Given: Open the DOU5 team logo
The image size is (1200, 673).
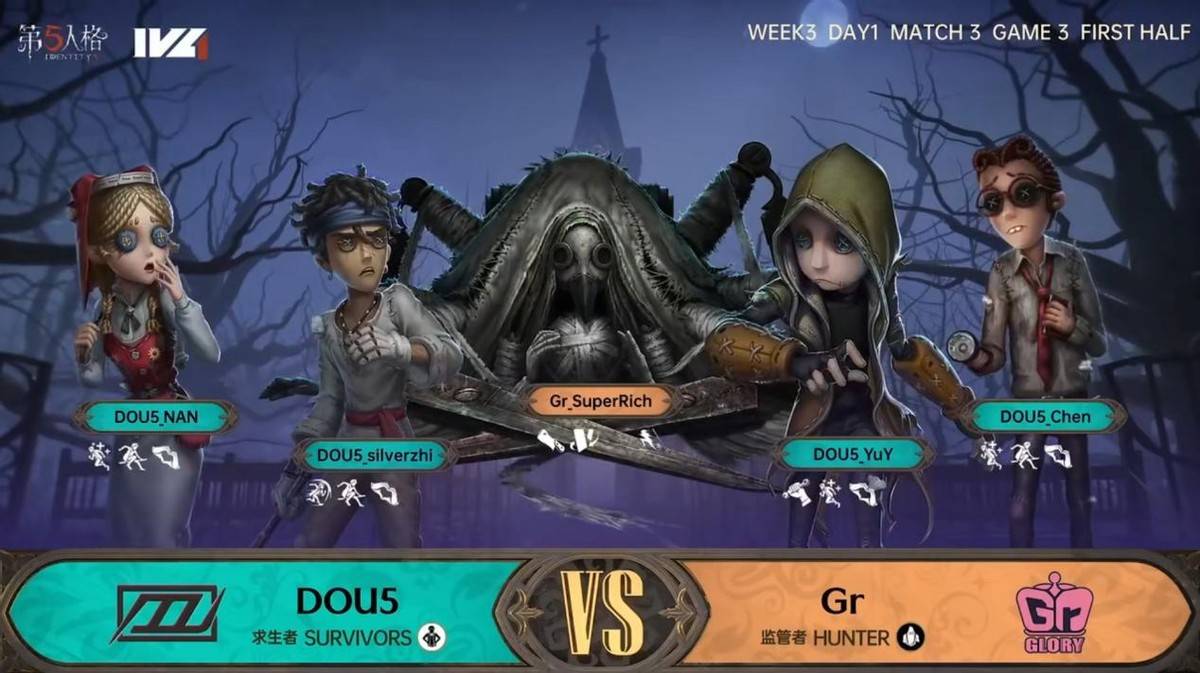Looking at the screenshot, I should click(167, 613).
